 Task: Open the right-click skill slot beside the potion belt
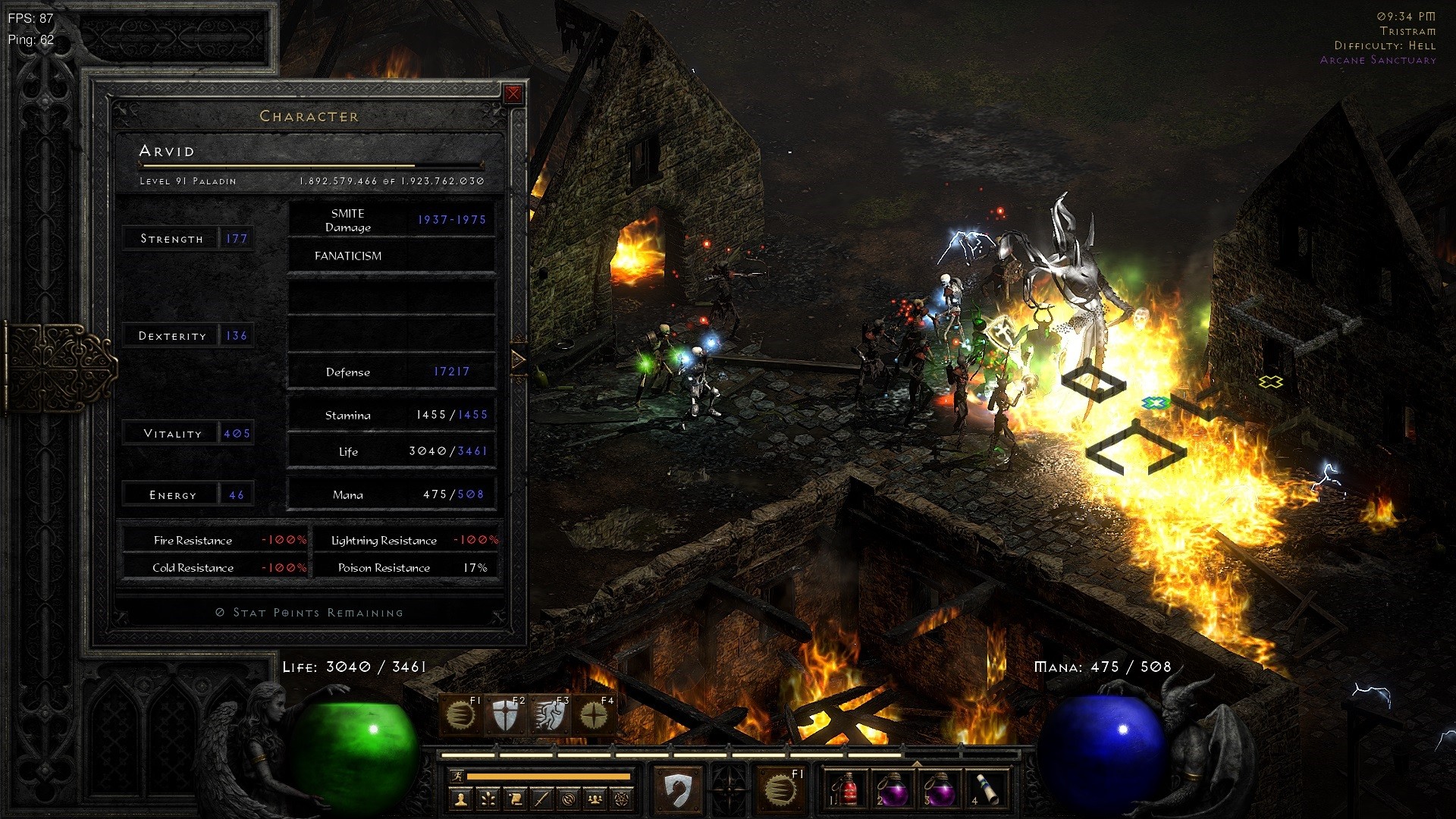[x=780, y=790]
